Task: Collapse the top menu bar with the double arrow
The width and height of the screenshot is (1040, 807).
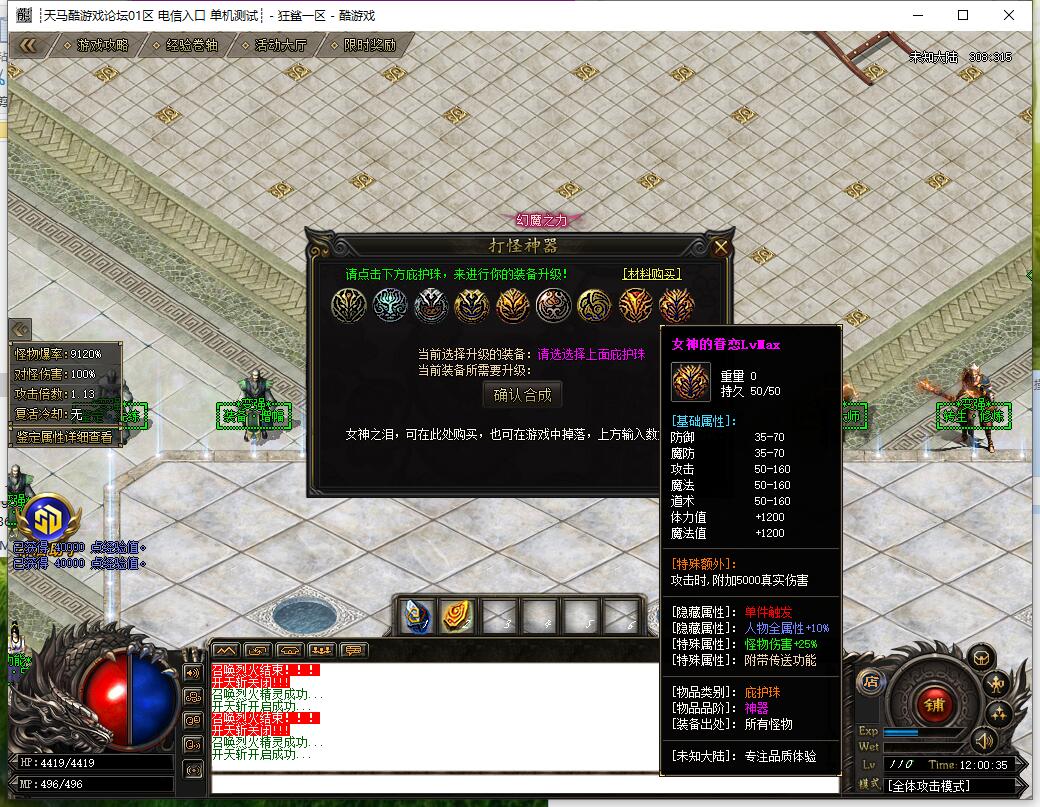Action: coord(28,45)
